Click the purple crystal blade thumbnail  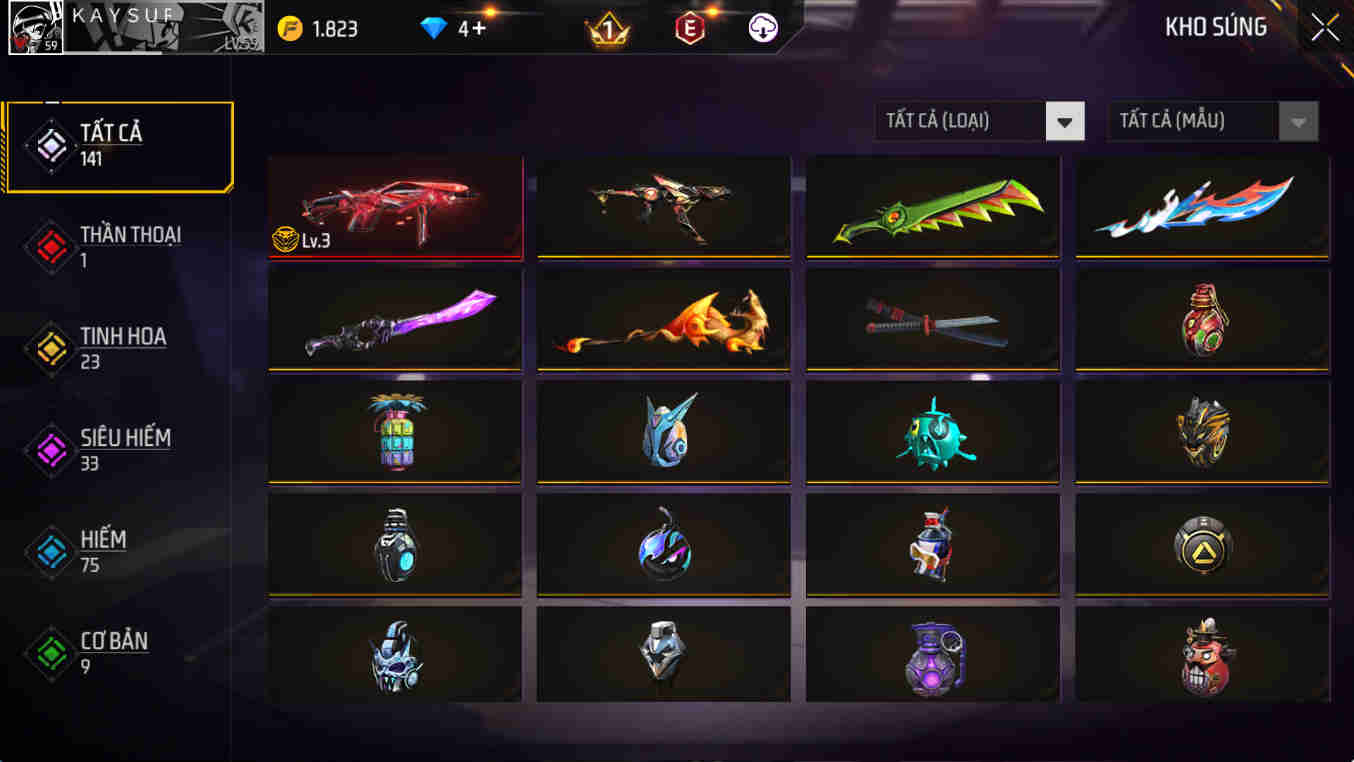[394, 320]
